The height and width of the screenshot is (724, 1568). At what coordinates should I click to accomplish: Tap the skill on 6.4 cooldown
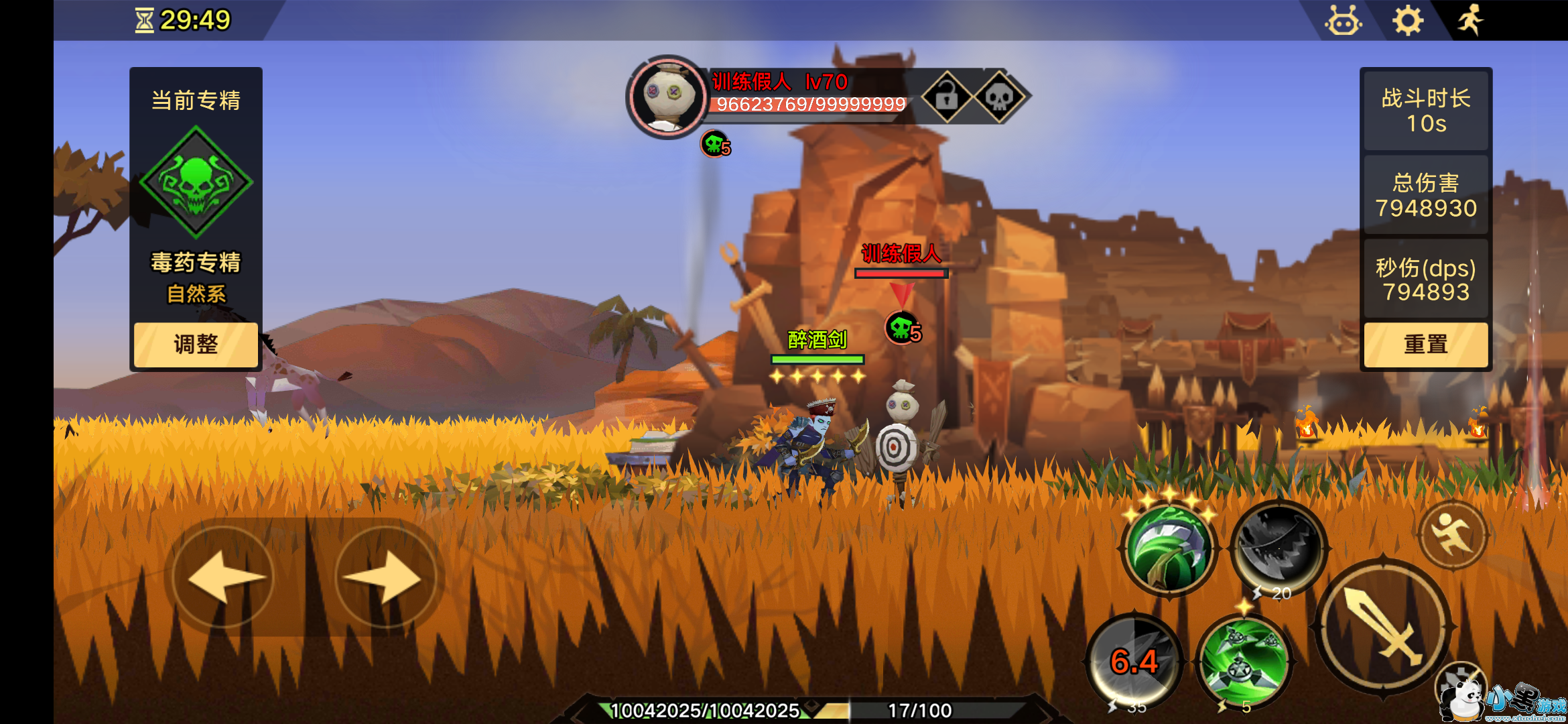click(x=1134, y=662)
